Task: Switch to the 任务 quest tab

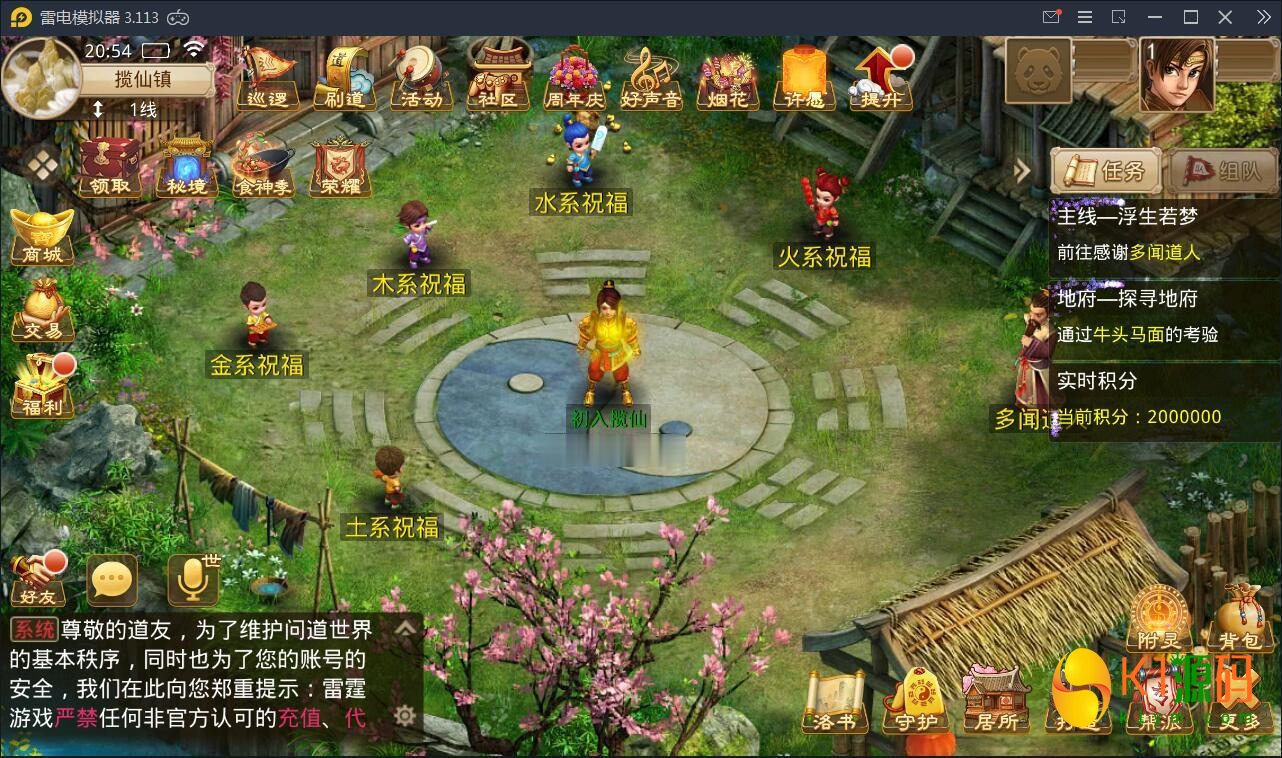Action: [x=1104, y=171]
